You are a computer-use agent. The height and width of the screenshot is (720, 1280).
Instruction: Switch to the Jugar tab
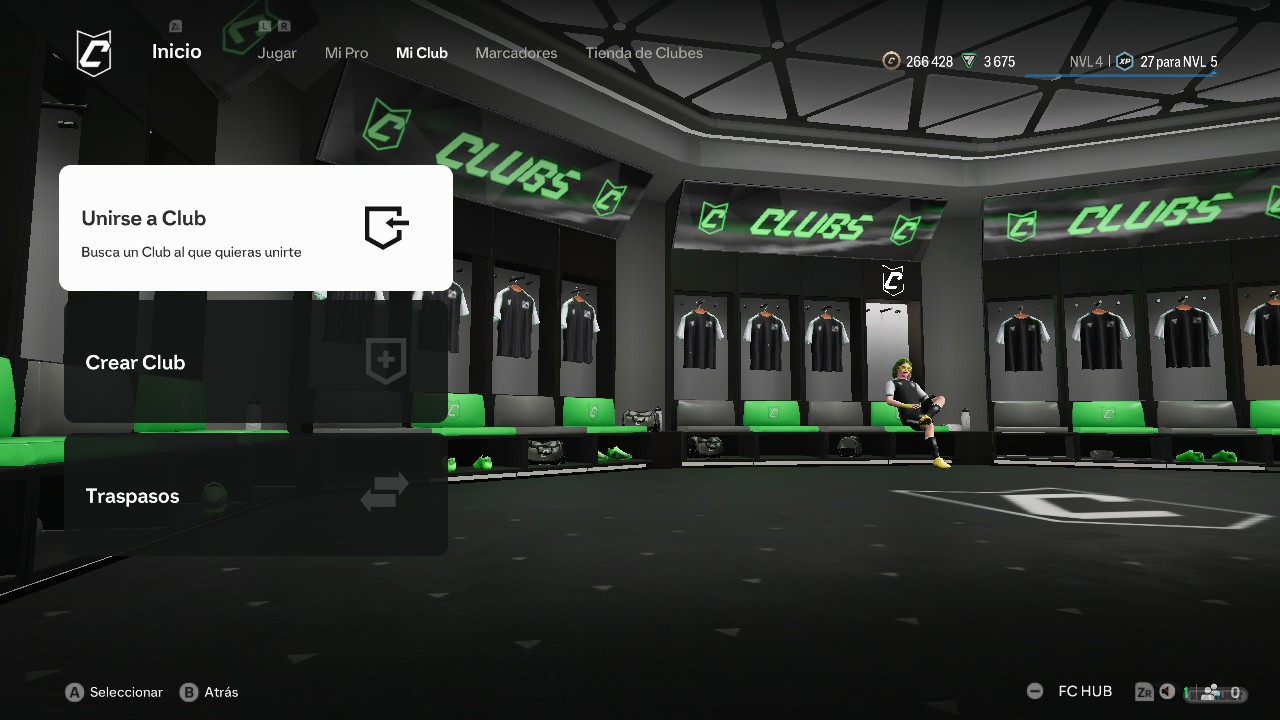(x=277, y=53)
